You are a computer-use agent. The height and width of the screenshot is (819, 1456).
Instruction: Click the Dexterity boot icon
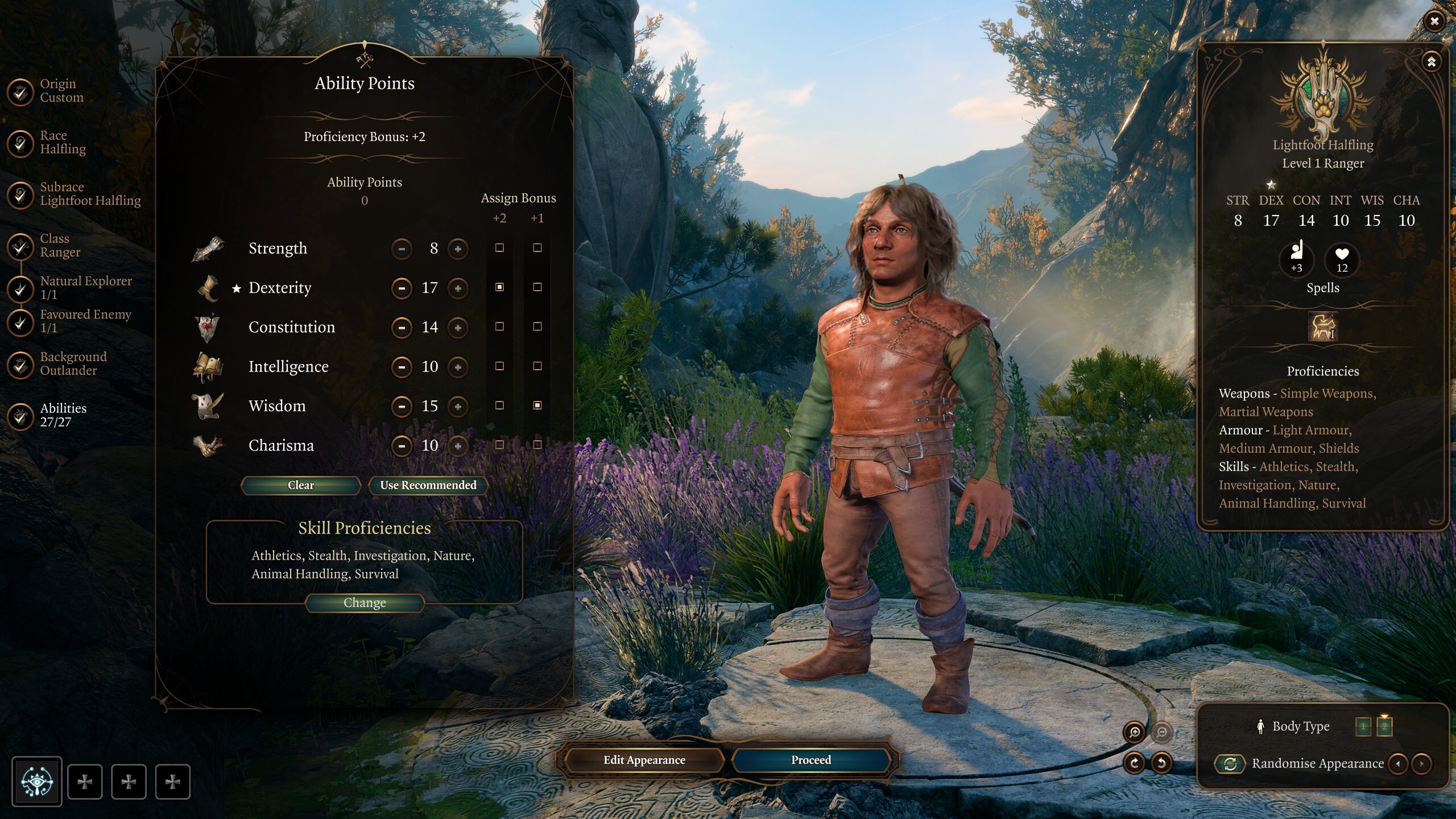point(208,287)
